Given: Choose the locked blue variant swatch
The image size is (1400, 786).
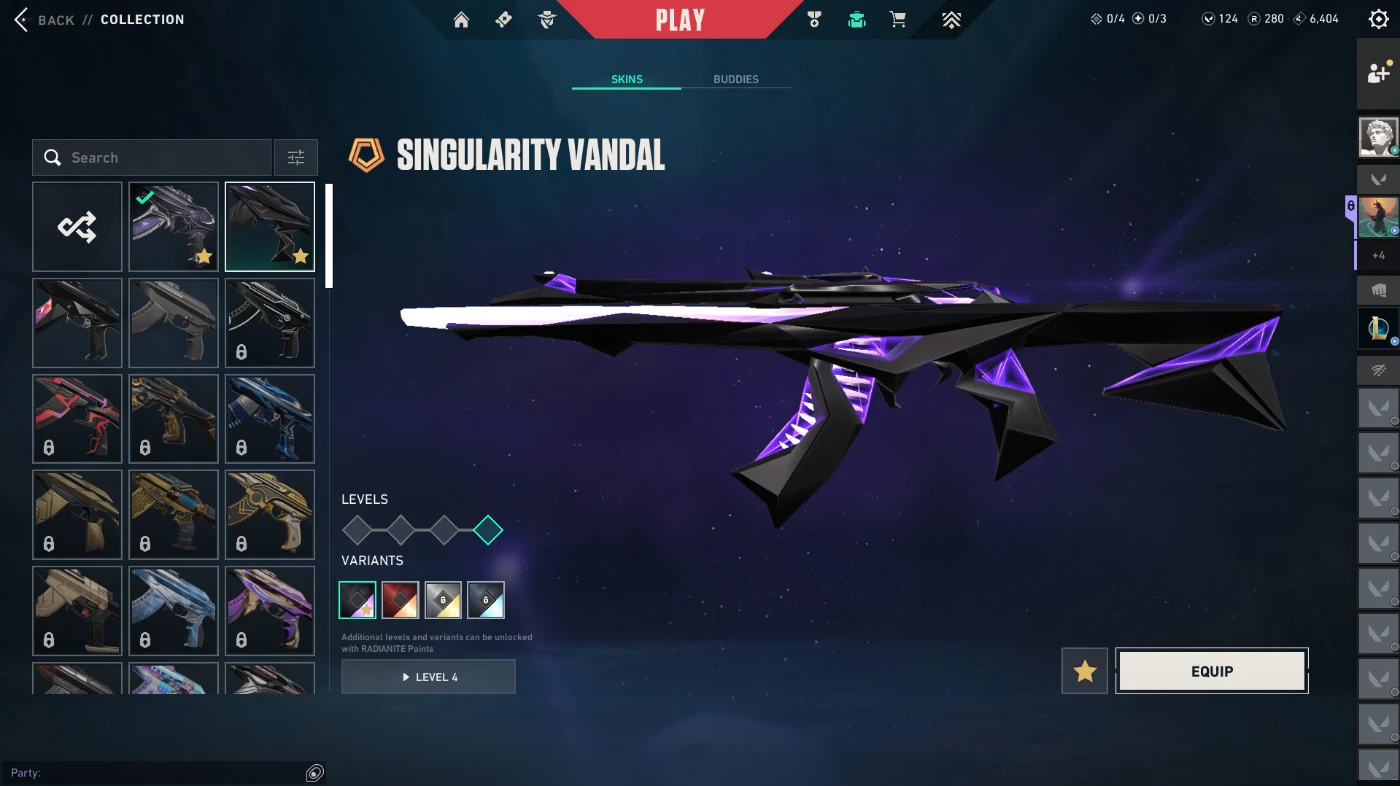Looking at the screenshot, I should [486, 600].
